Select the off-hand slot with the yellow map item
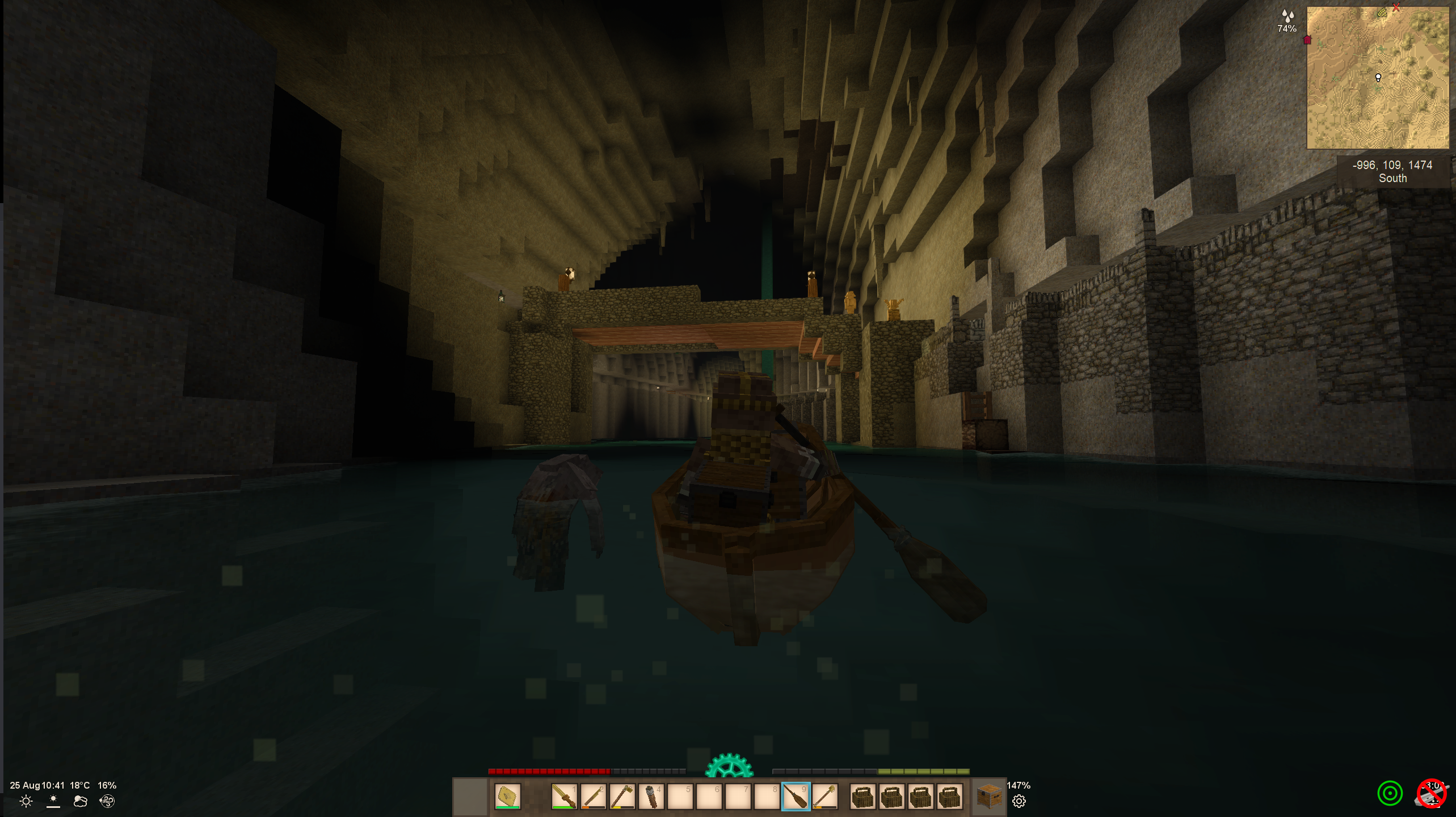 (507, 796)
